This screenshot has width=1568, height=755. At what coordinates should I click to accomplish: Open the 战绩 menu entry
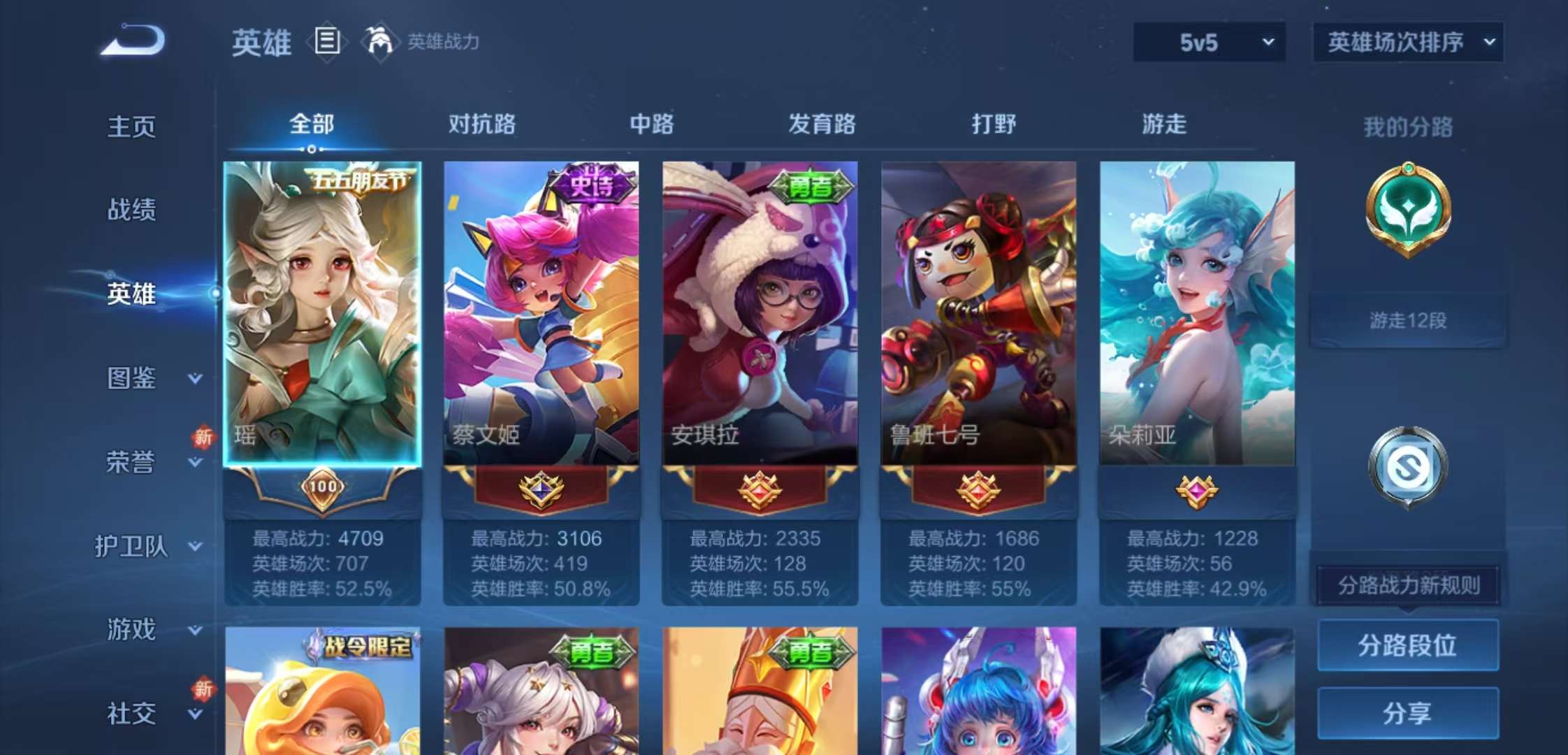pyautogui.click(x=131, y=210)
